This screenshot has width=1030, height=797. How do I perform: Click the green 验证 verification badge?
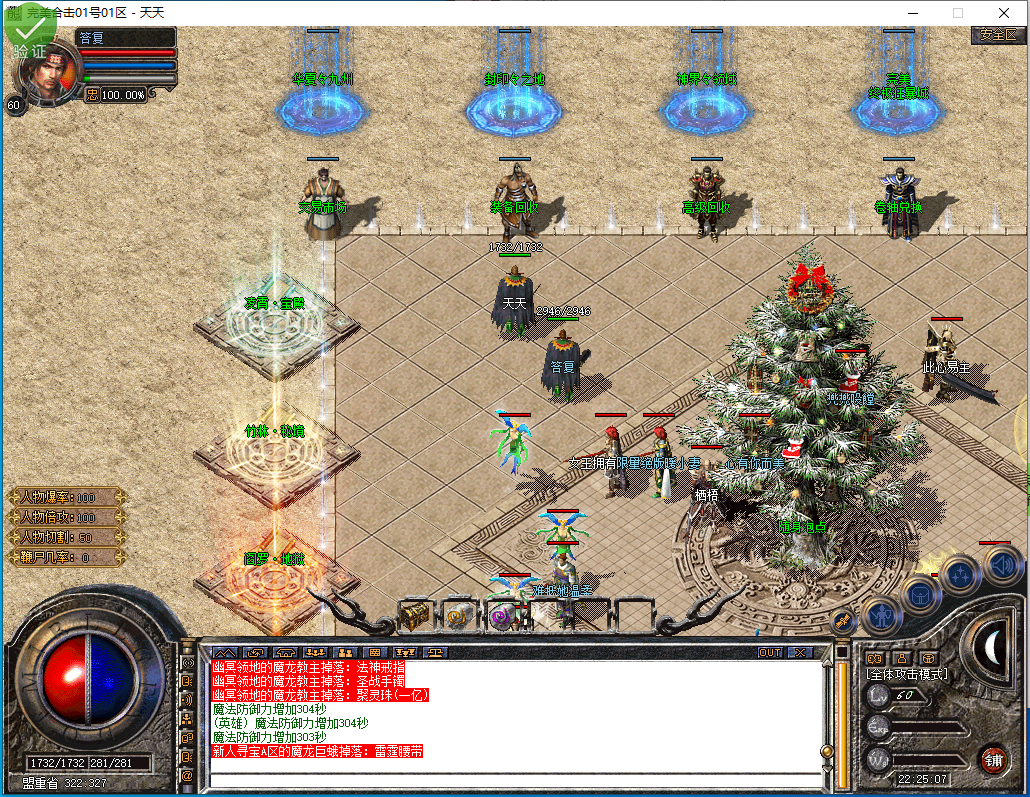point(28,36)
